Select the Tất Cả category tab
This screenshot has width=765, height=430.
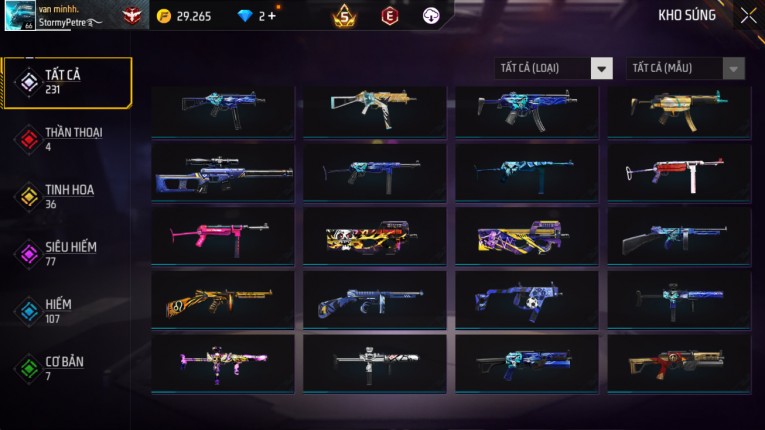(x=67, y=82)
